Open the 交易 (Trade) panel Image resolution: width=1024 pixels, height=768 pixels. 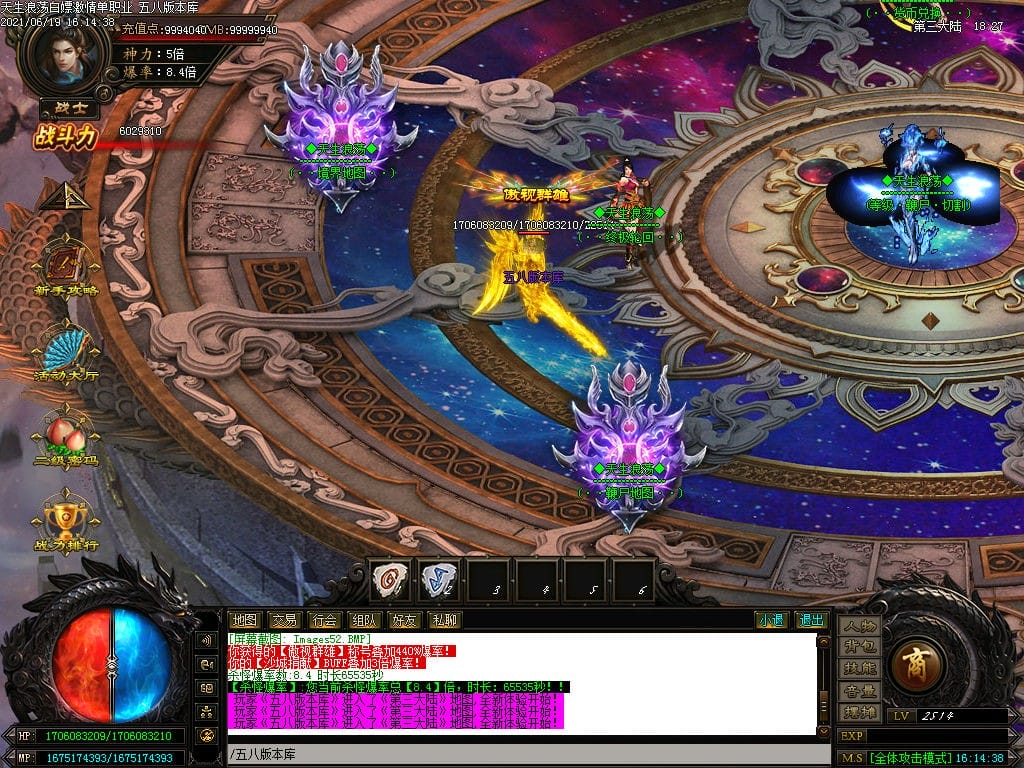(x=284, y=620)
